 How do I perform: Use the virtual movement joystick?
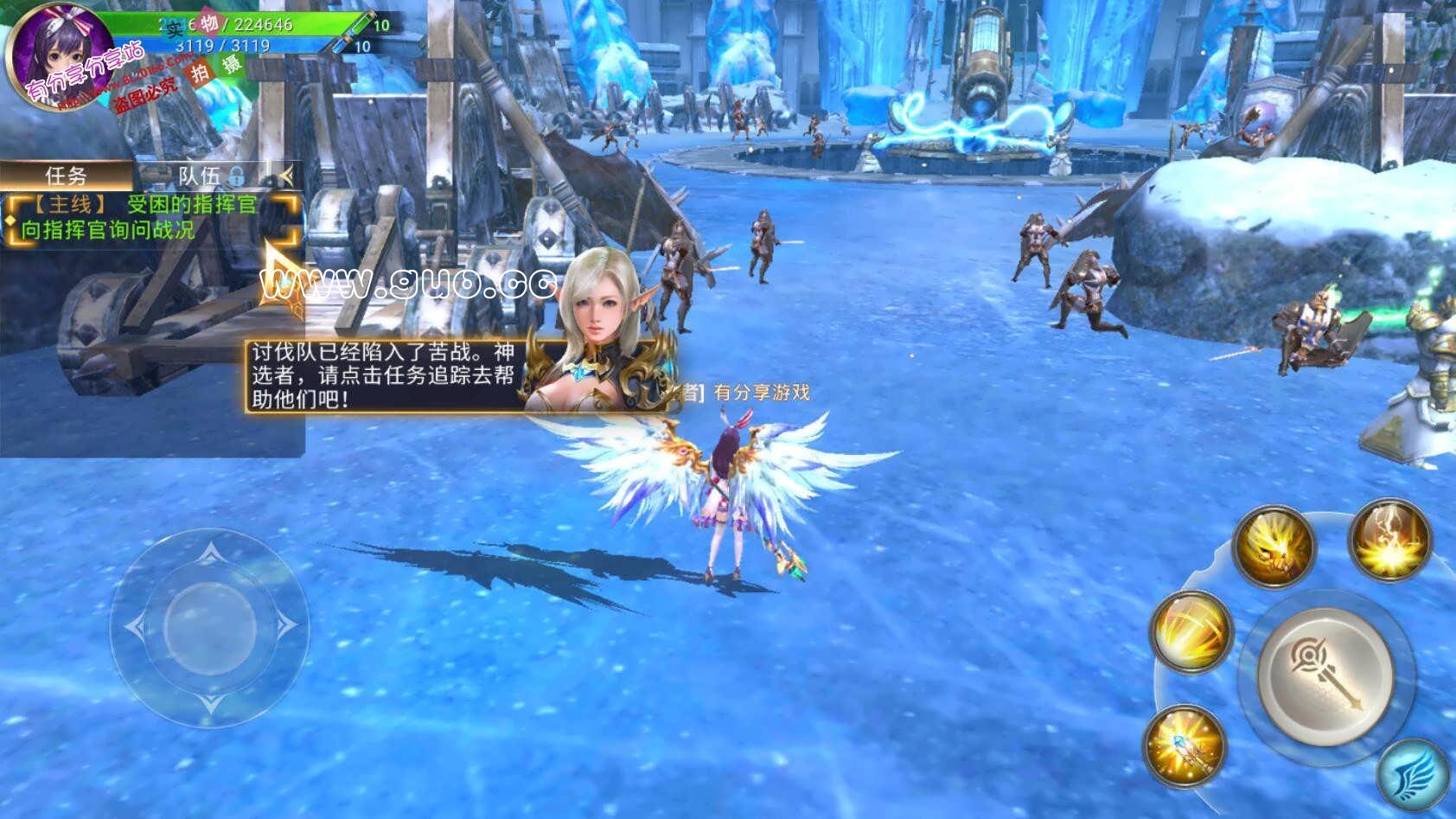click(x=209, y=624)
